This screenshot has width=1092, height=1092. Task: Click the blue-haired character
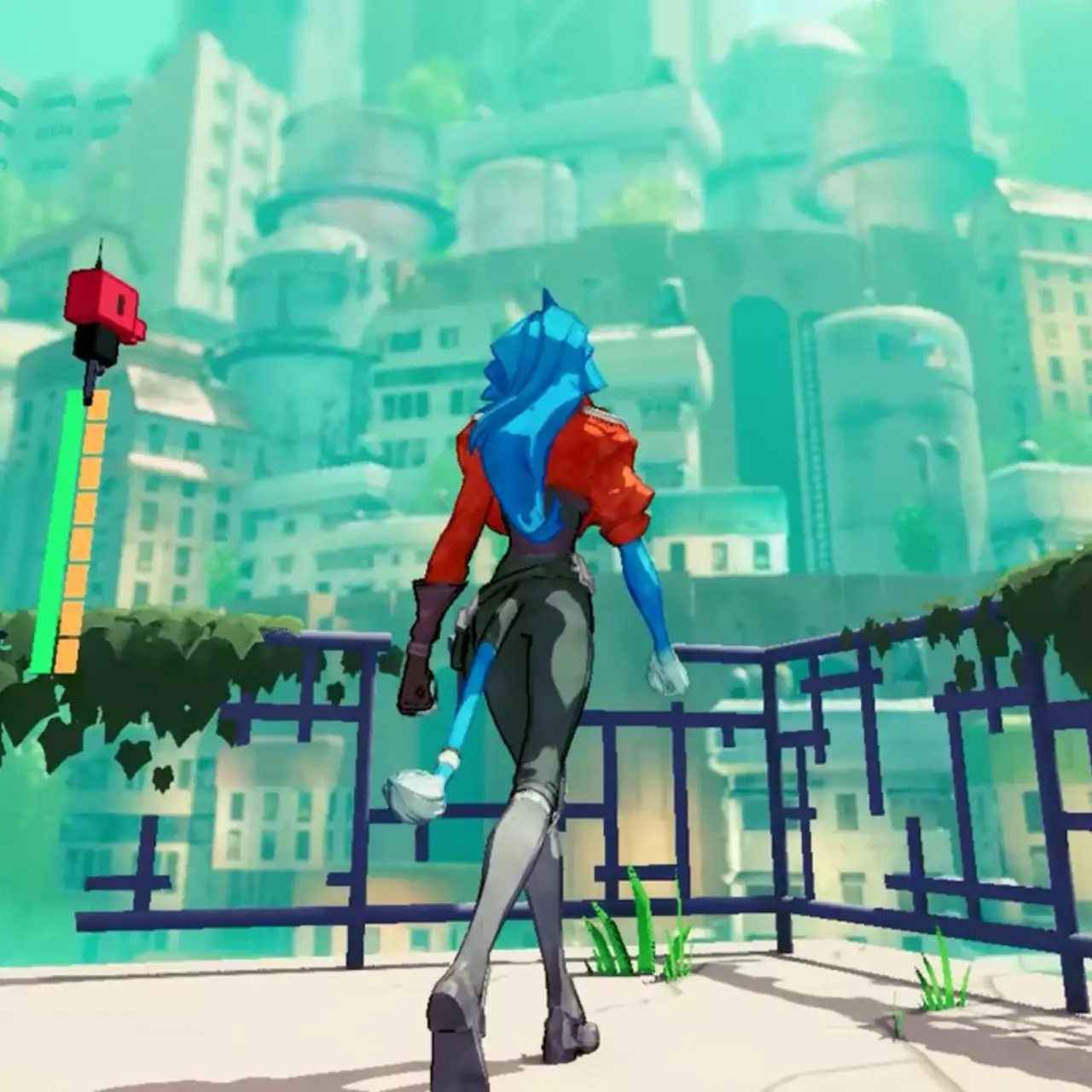546,597
